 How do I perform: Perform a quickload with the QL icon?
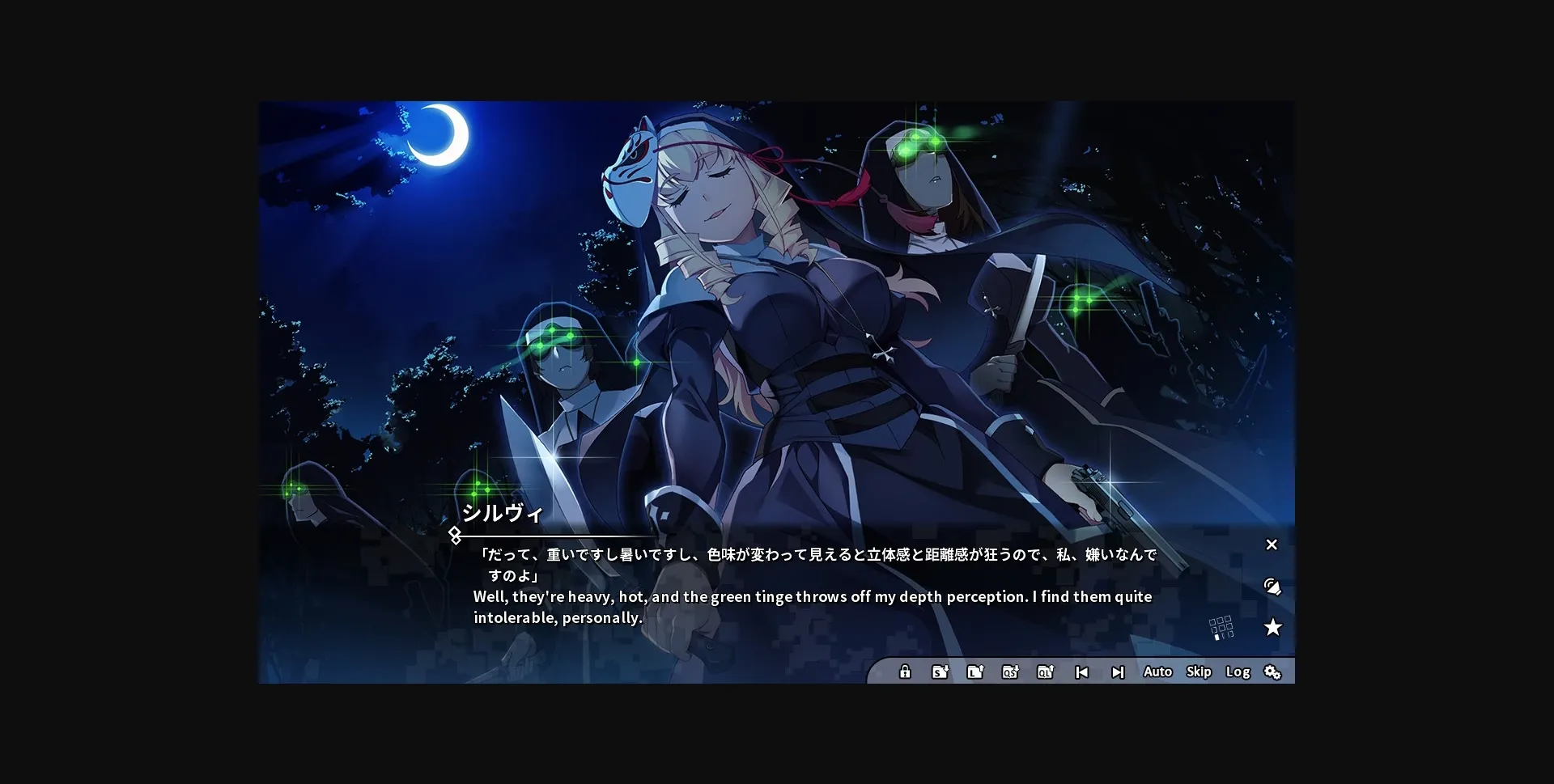coord(1047,672)
